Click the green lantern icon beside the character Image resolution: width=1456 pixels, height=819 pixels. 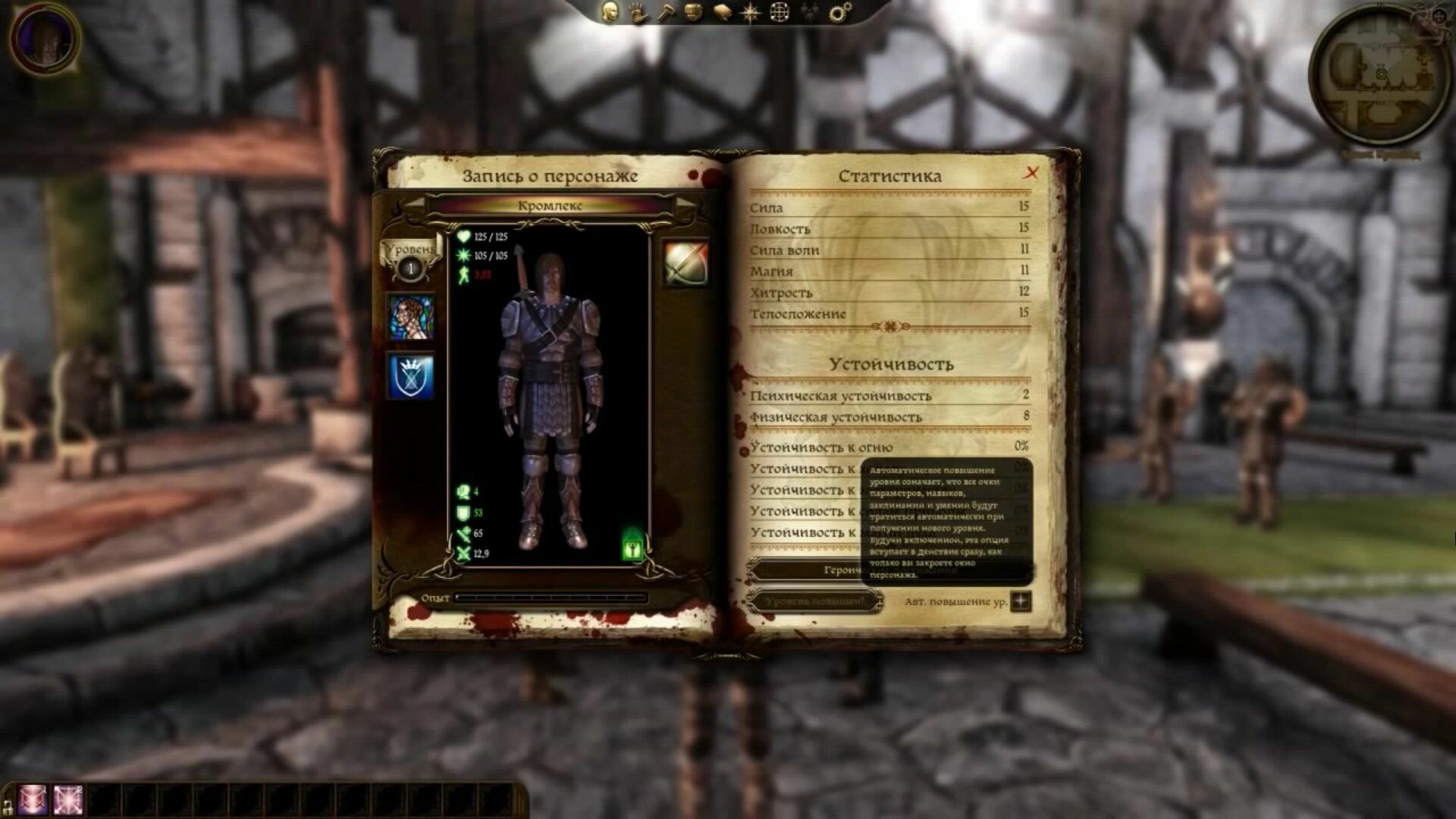click(632, 545)
